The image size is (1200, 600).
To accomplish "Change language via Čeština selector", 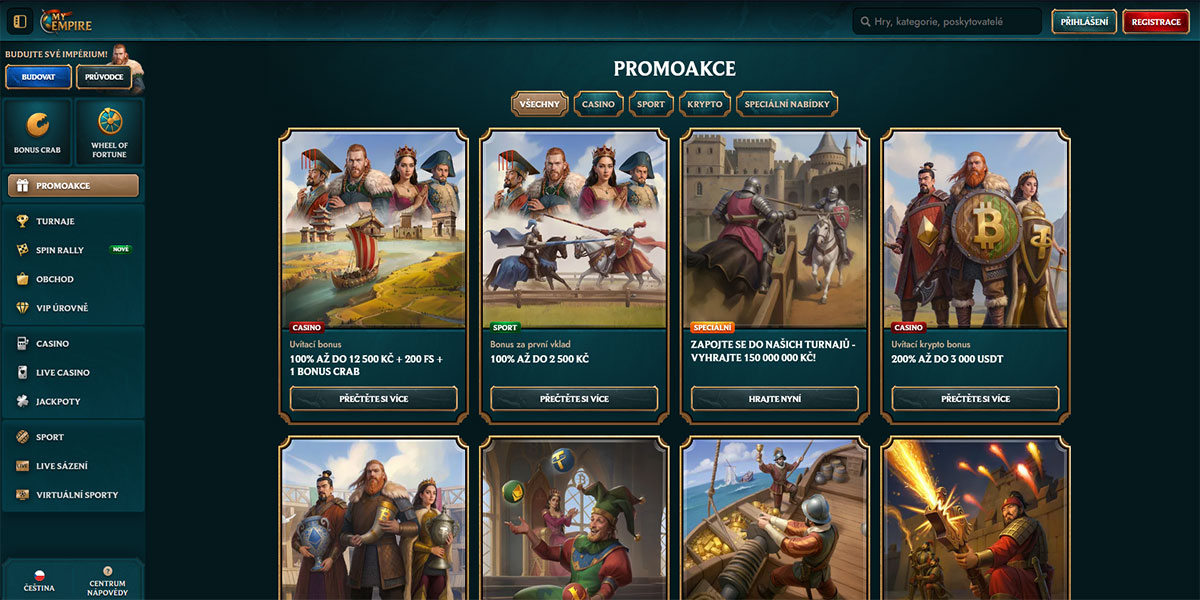I will [39, 581].
